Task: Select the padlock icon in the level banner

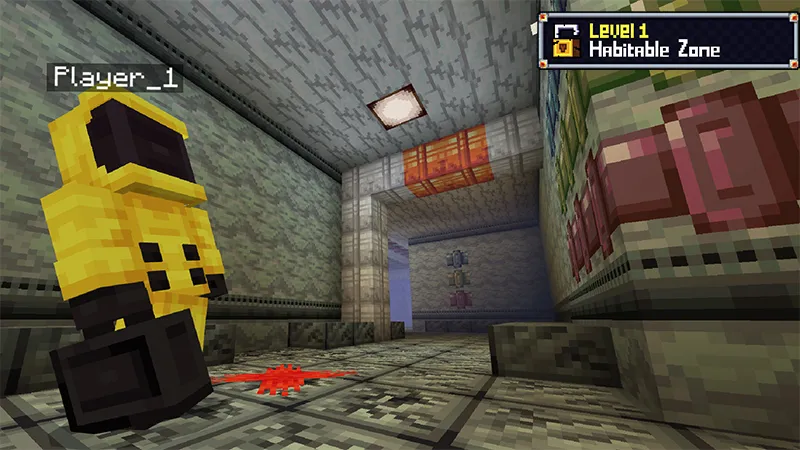Action: [565, 39]
